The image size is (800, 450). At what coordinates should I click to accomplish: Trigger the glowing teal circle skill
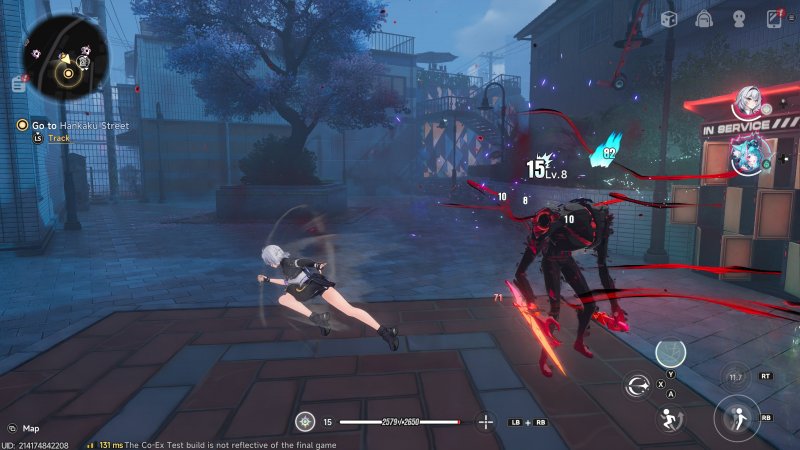coord(670,353)
